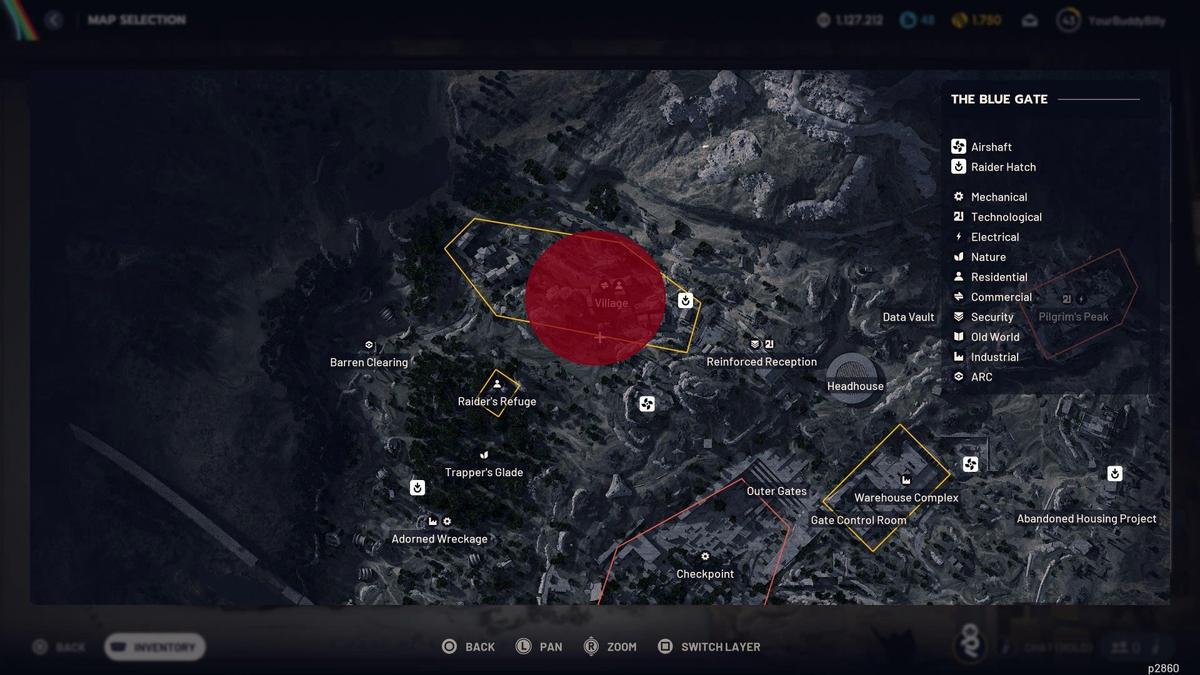The width and height of the screenshot is (1200, 675).
Task: Click the Raider Hatch icon beside Village
Action: [x=686, y=300]
